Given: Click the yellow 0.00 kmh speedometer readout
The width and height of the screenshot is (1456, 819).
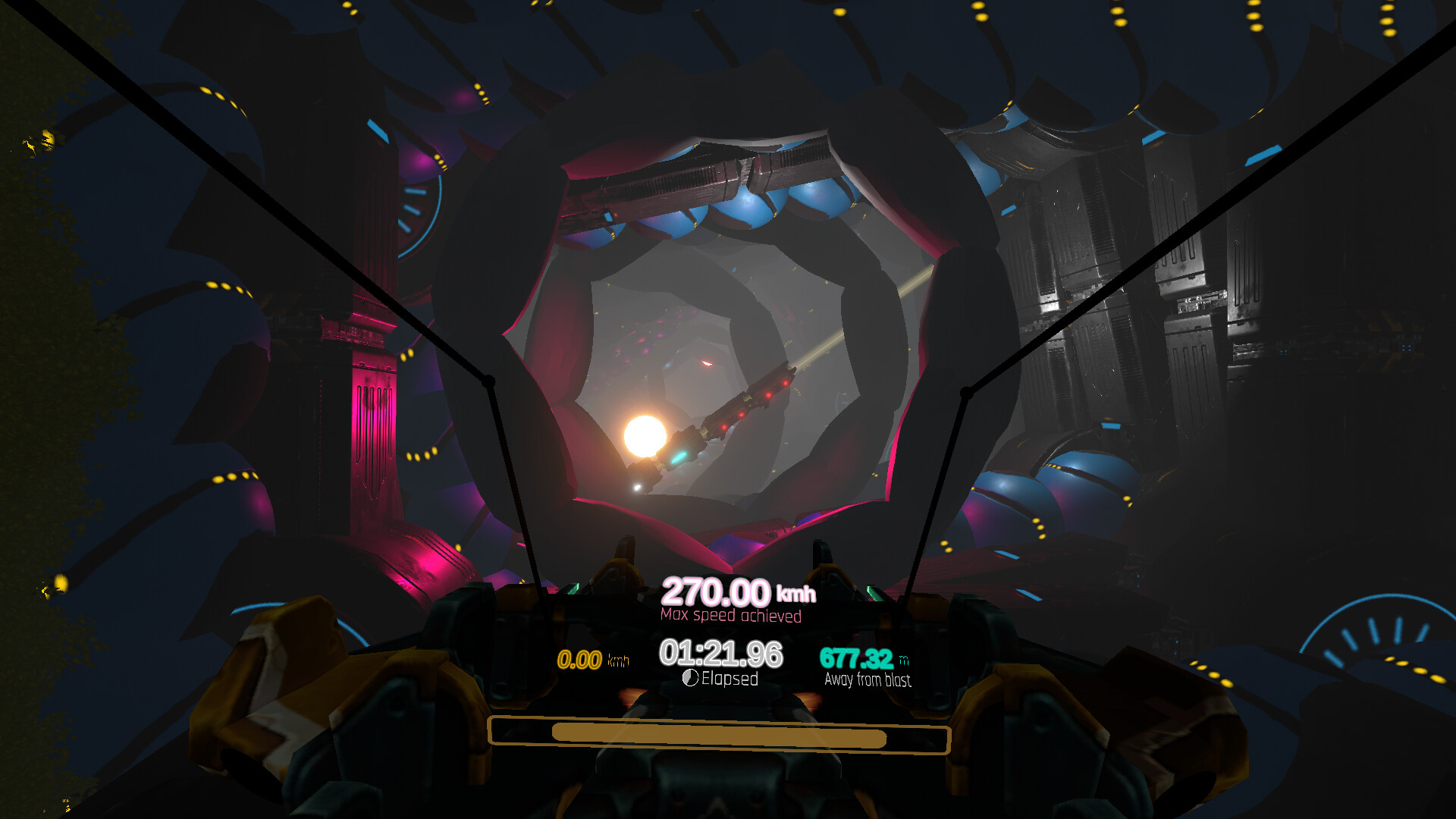Looking at the screenshot, I should (x=580, y=660).
